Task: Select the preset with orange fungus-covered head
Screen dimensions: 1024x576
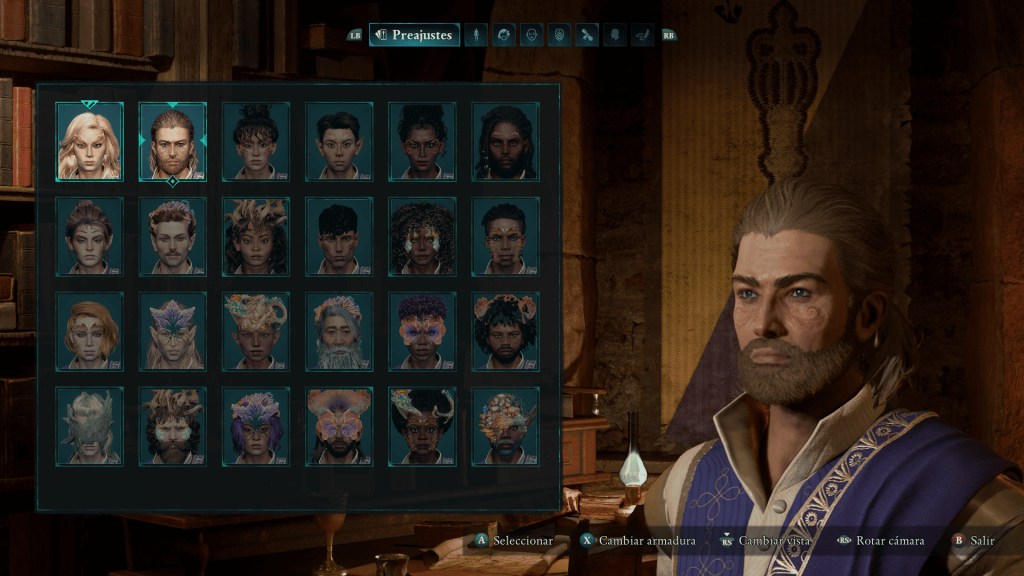Action: click(505, 426)
